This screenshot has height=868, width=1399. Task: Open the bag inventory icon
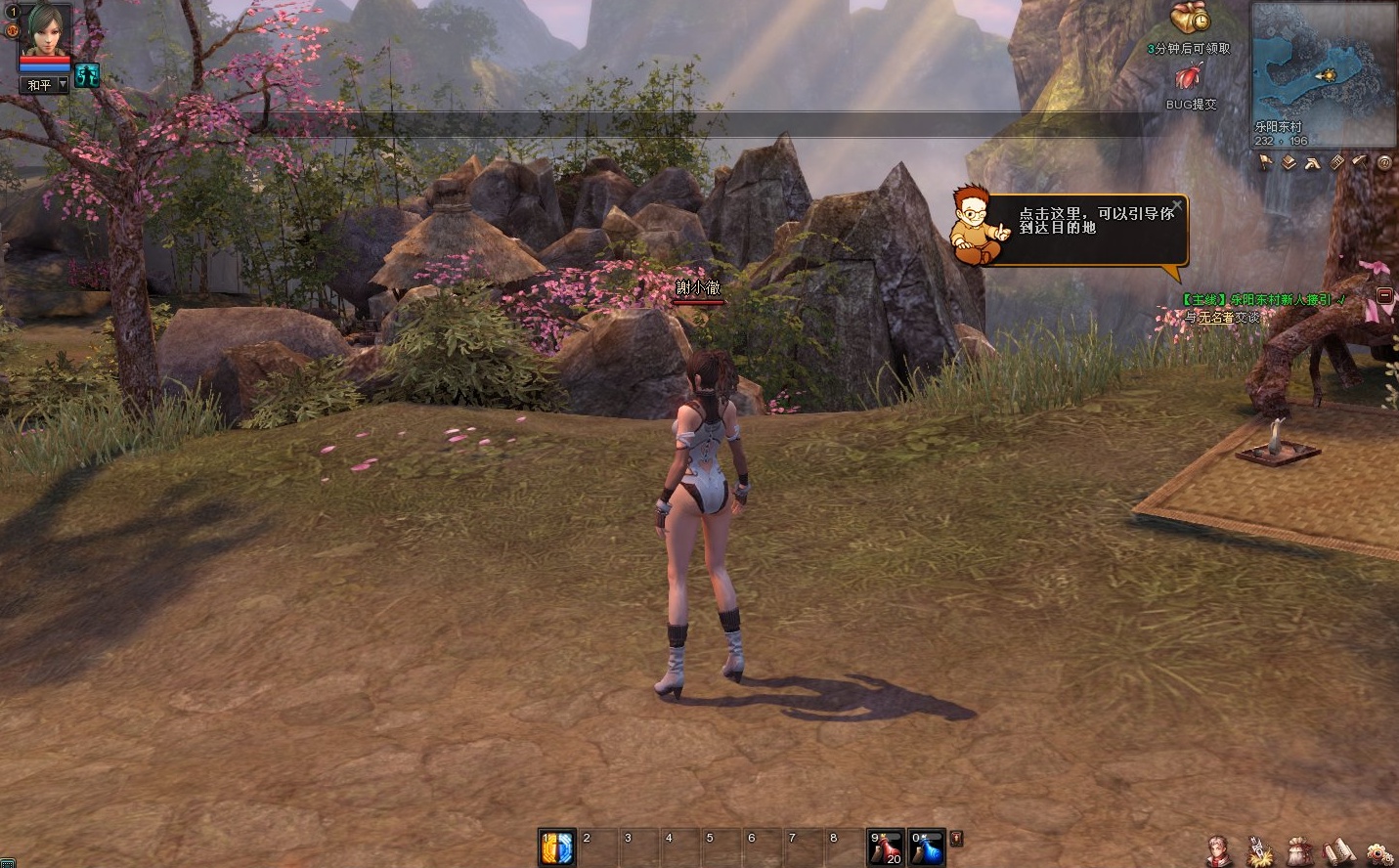click(1299, 848)
